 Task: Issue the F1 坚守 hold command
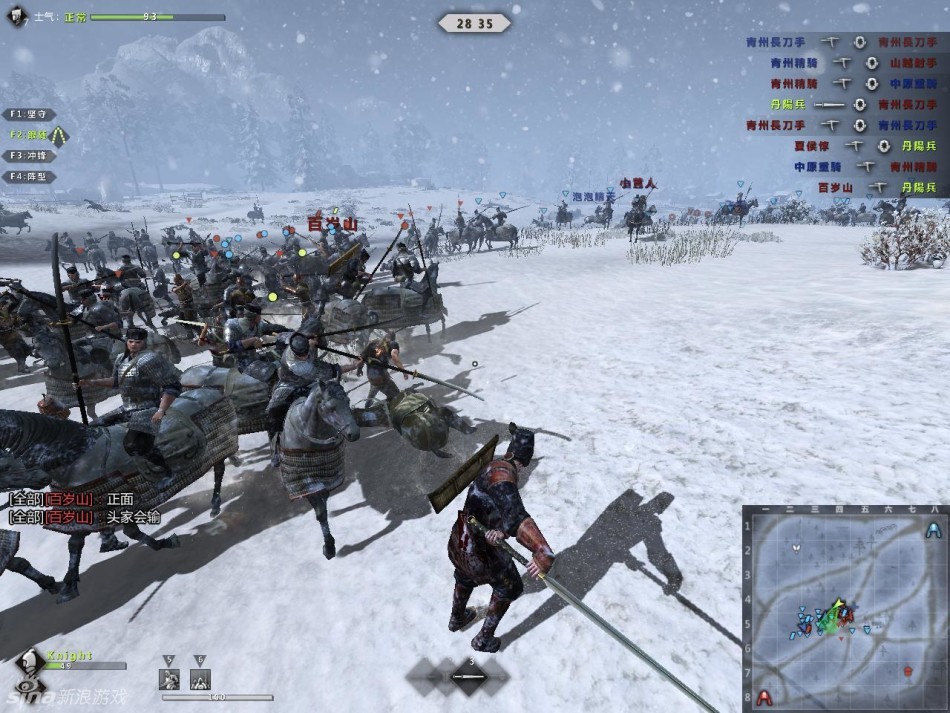click(x=28, y=114)
